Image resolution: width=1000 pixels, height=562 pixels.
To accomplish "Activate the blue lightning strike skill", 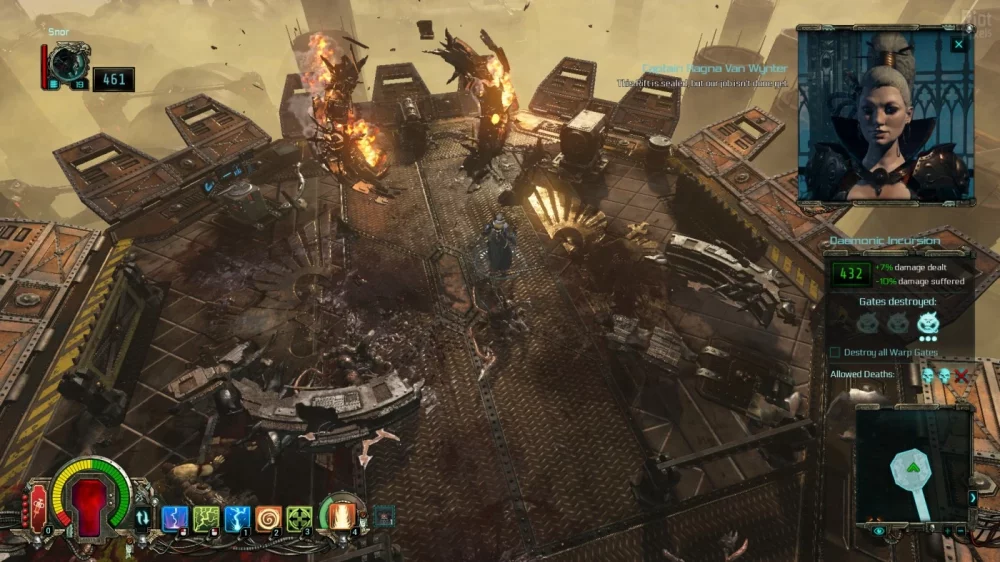I will coord(174,517).
